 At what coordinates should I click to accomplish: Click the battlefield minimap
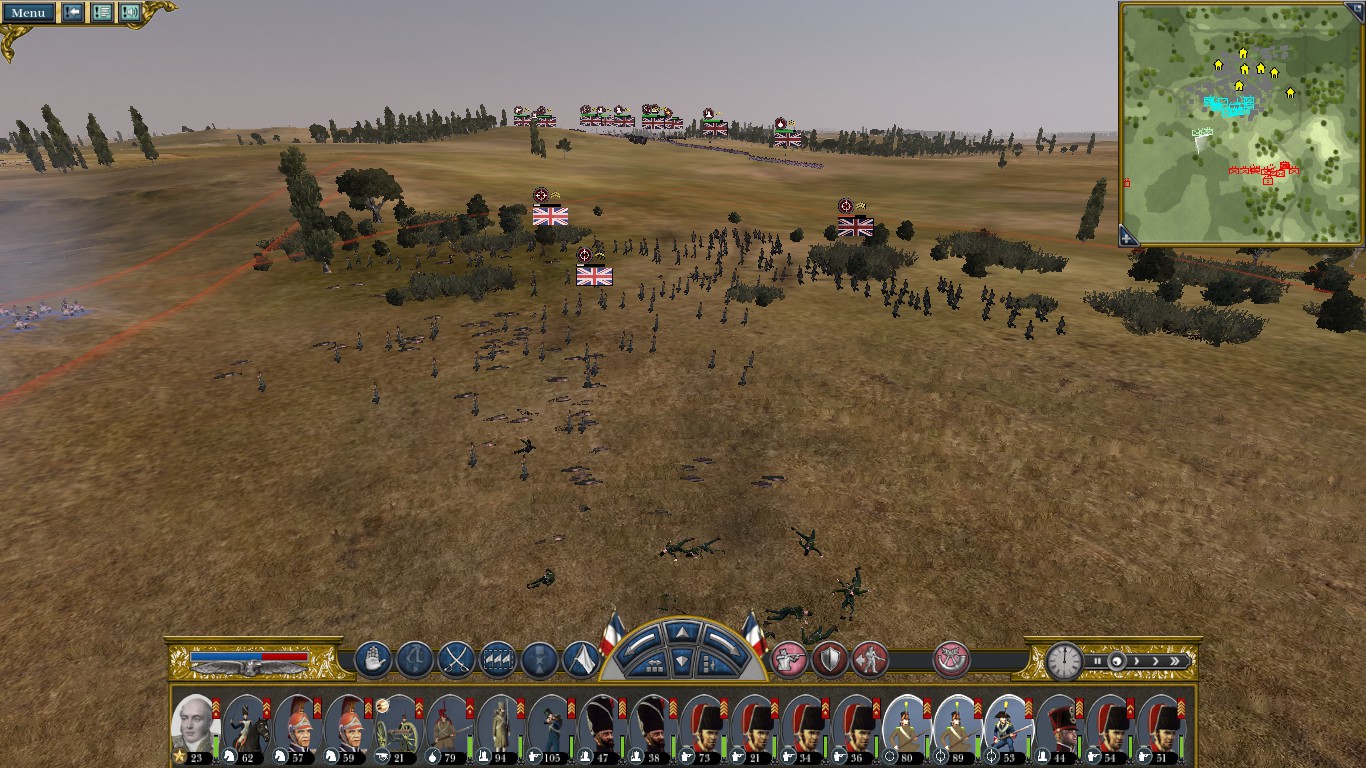(1240, 122)
